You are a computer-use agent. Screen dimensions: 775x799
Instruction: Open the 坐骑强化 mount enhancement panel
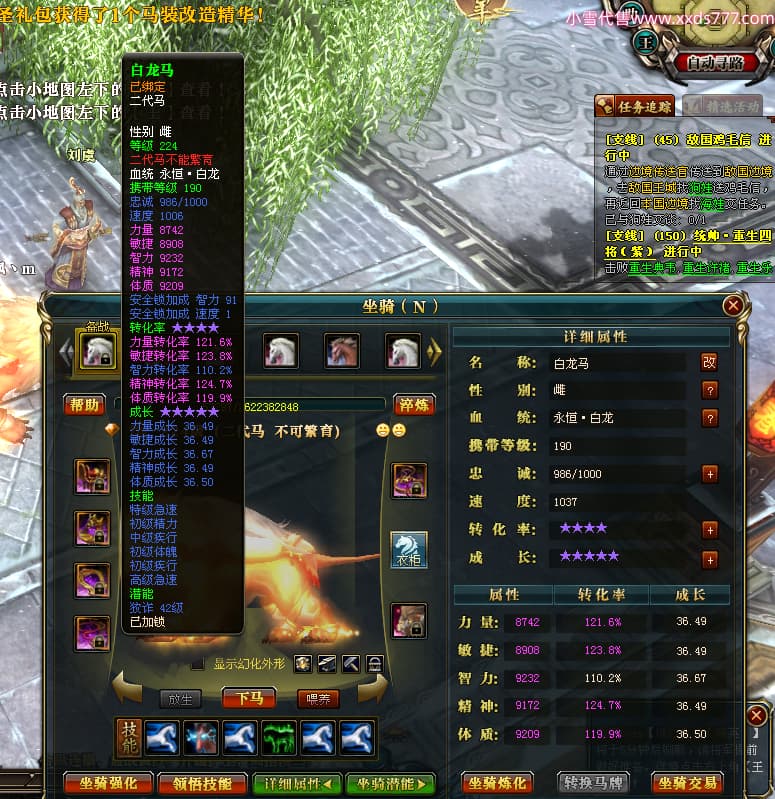pos(101,783)
